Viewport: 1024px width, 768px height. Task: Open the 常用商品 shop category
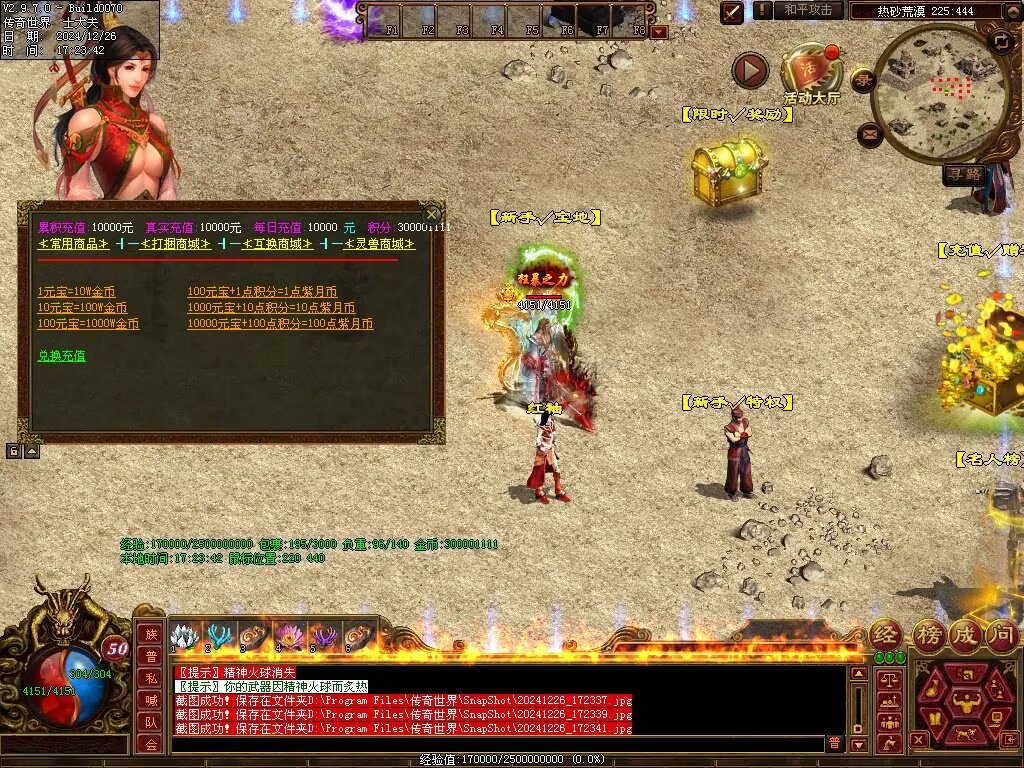click(75, 244)
